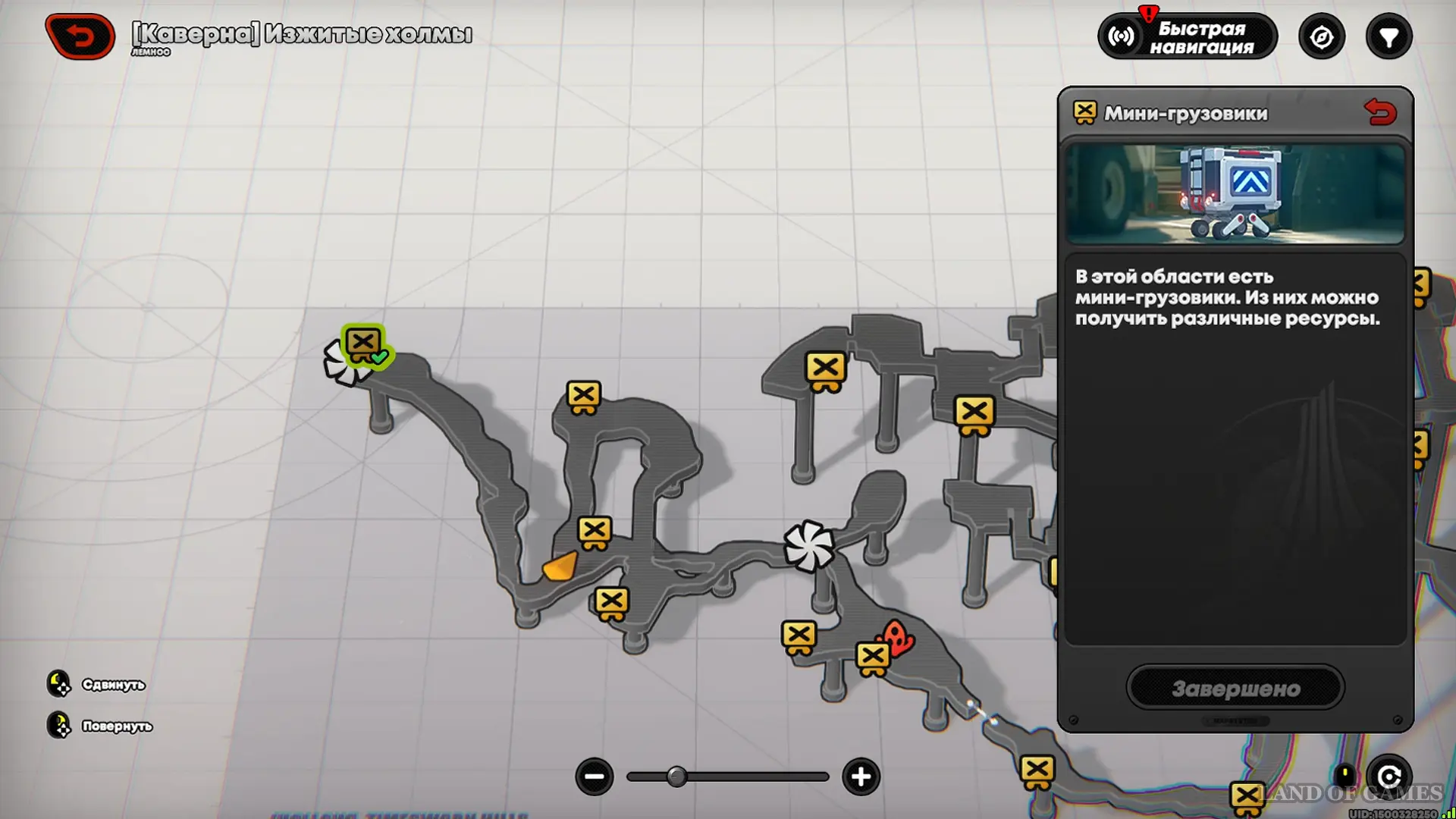Screen dimensions: 1456x819
Task: Click the zoom slider handle
Action: [x=676, y=777]
